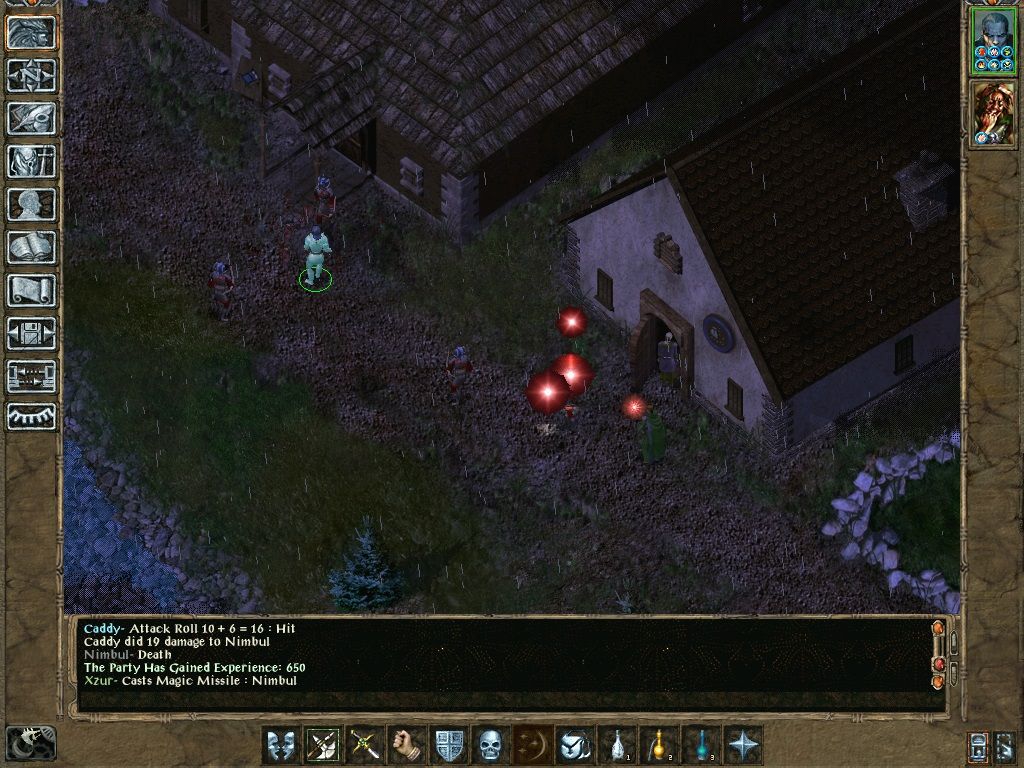Open special abilities with the star icon
The height and width of the screenshot is (768, 1024).
point(743,745)
